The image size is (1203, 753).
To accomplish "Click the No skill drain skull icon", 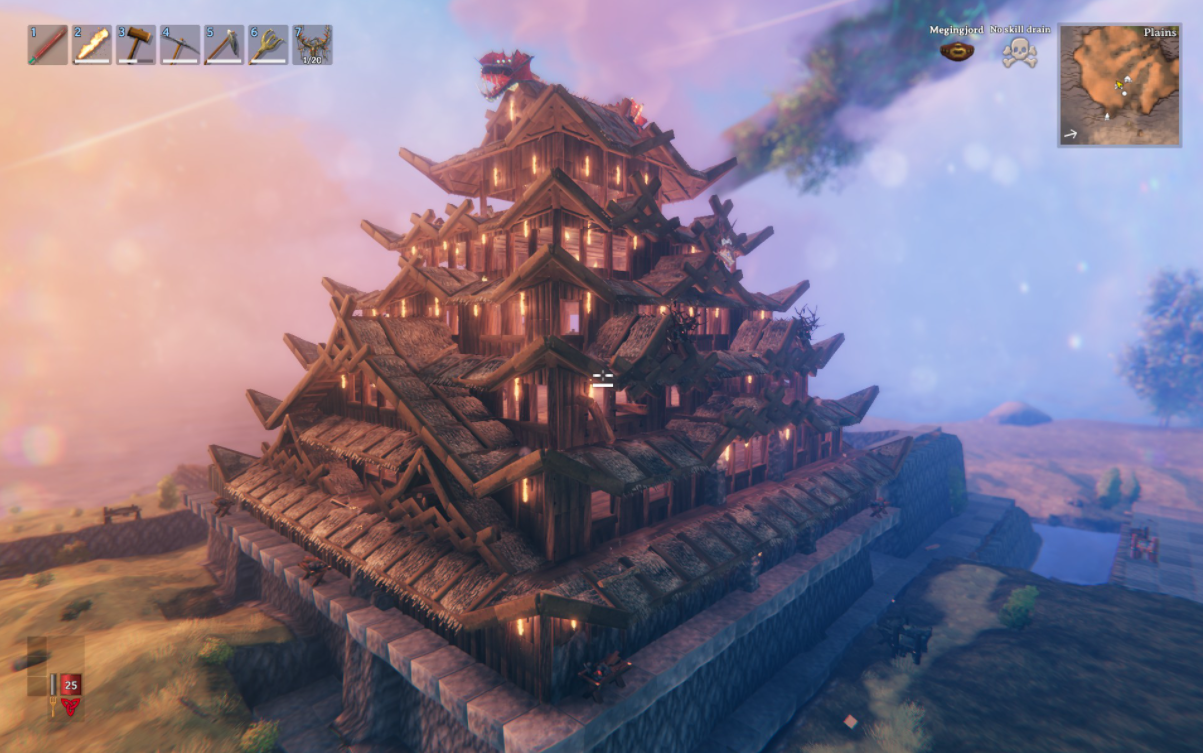I will coord(1019,52).
